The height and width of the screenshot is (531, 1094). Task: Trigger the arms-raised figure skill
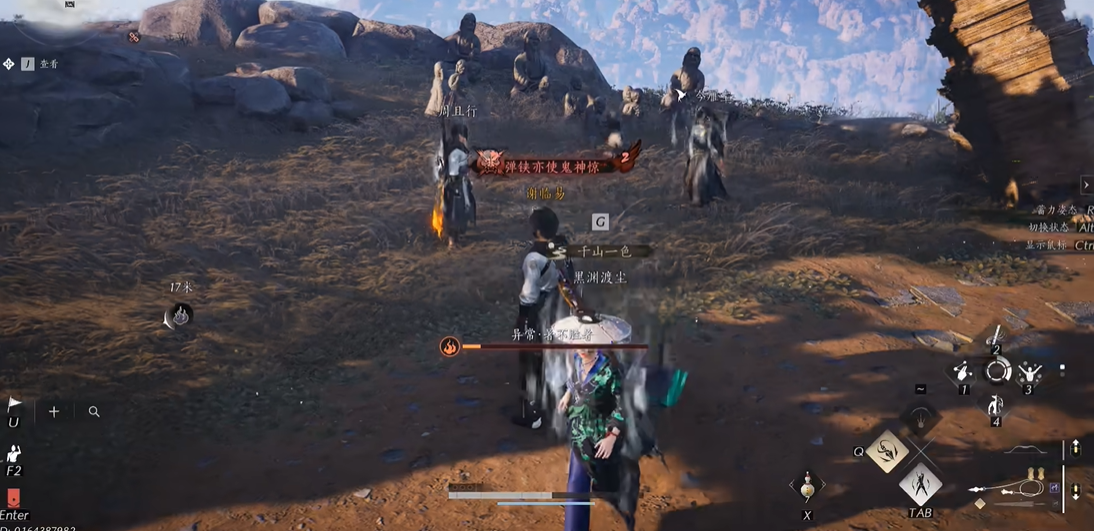[1029, 374]
